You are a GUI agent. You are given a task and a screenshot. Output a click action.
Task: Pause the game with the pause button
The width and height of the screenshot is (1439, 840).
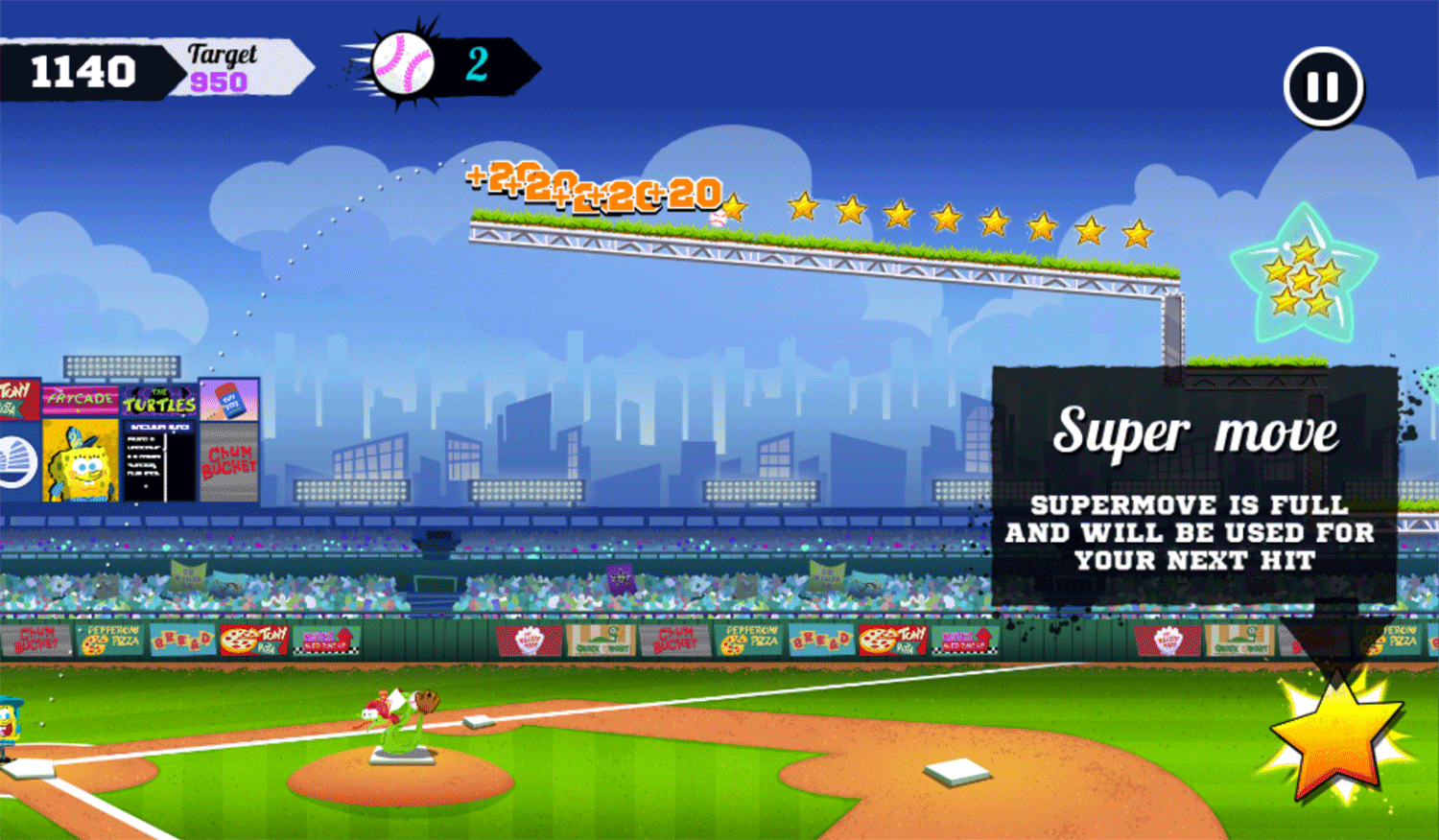1323,88
